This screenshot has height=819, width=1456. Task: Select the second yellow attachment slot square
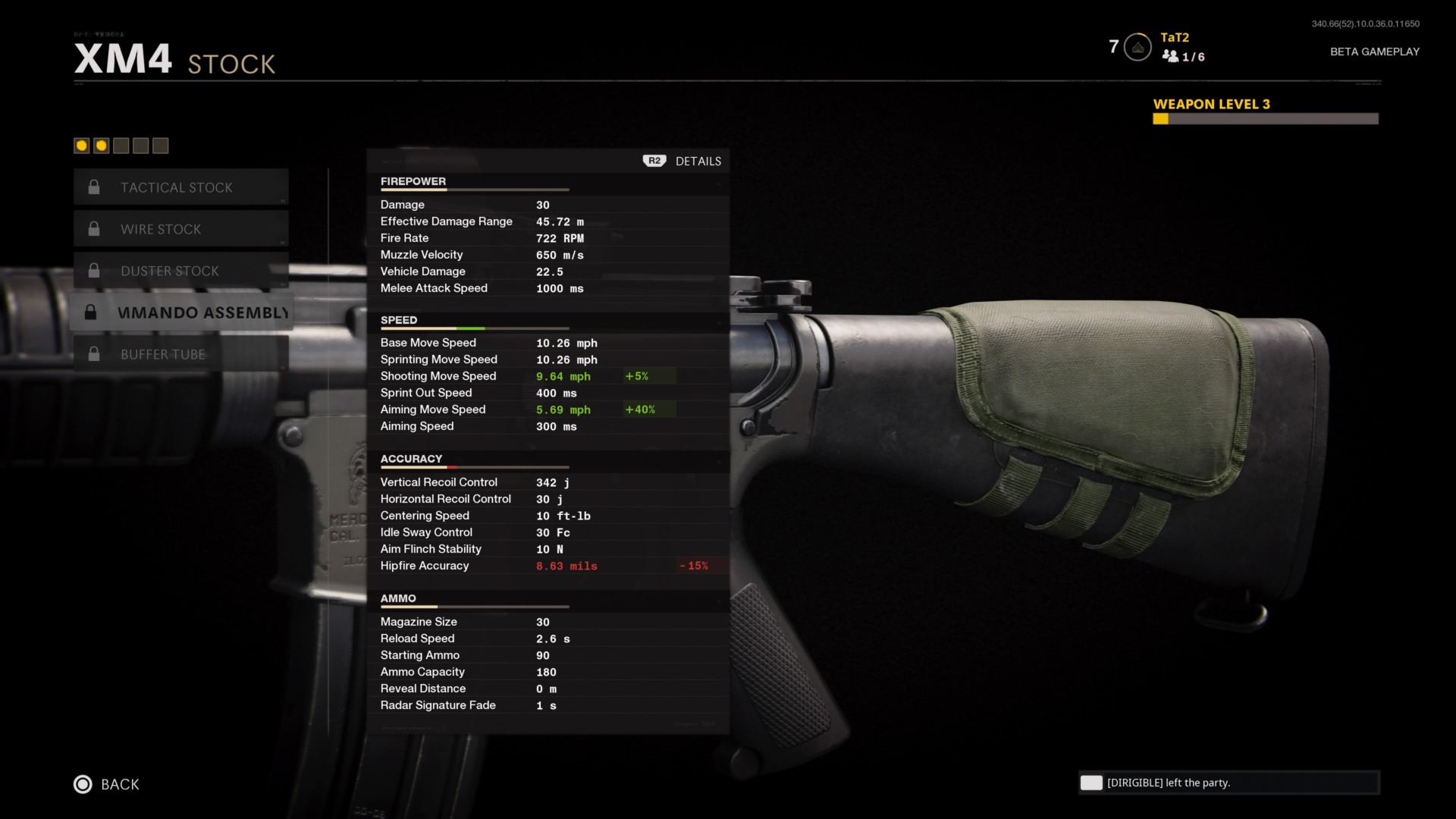pos(101,145)
